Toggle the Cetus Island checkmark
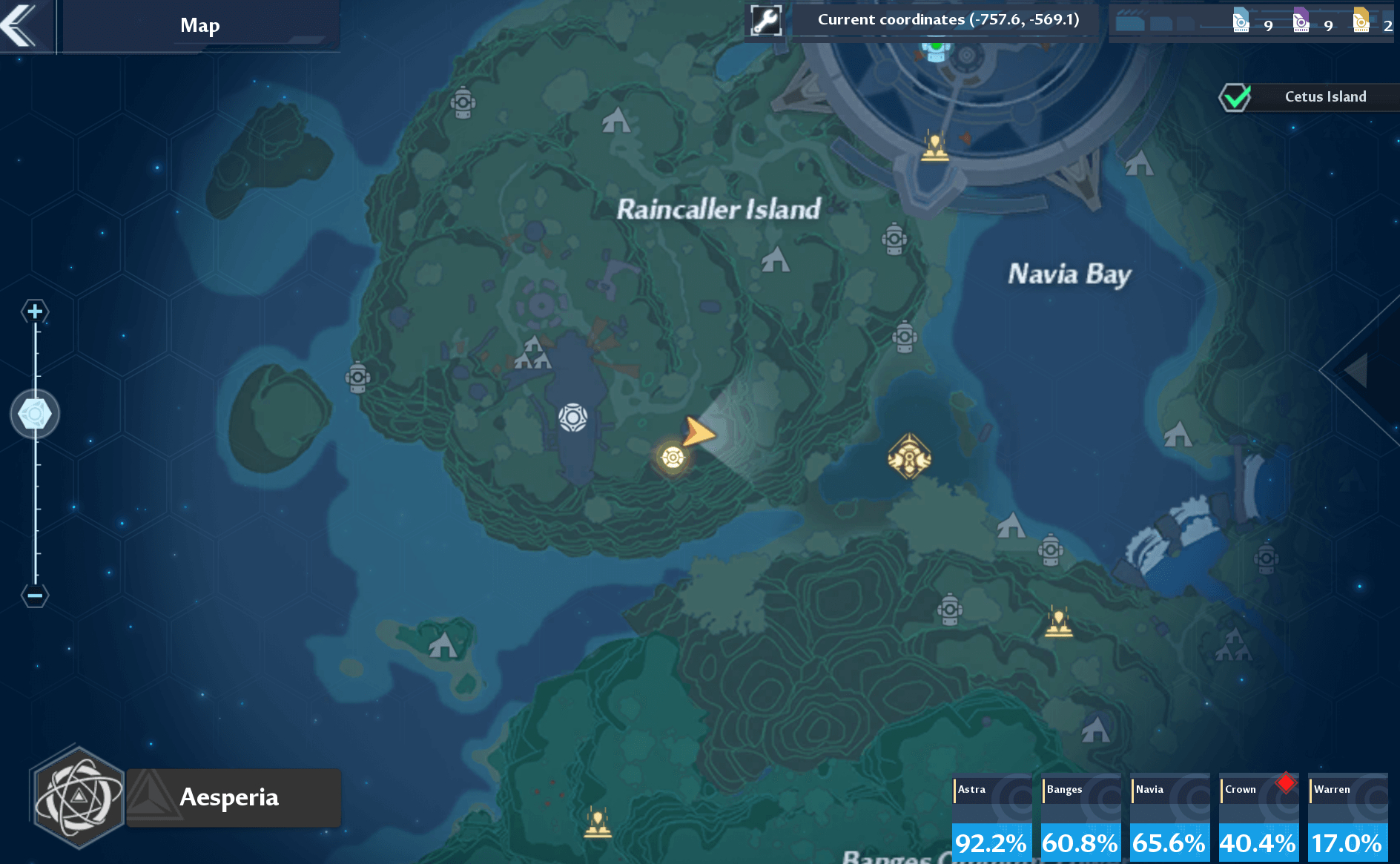 tap(1235, 97)
